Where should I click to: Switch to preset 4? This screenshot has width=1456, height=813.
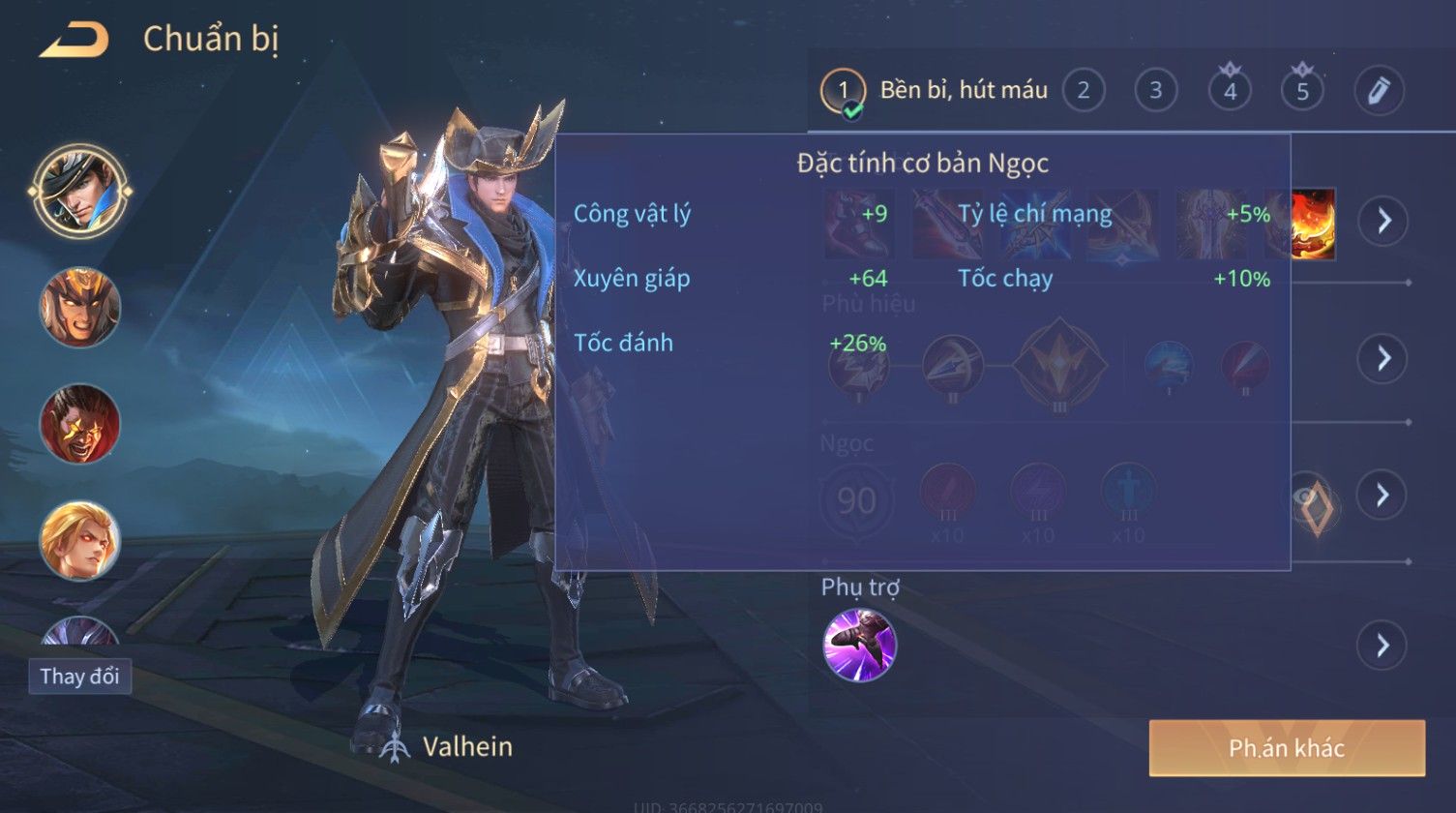coord(1230,91)
